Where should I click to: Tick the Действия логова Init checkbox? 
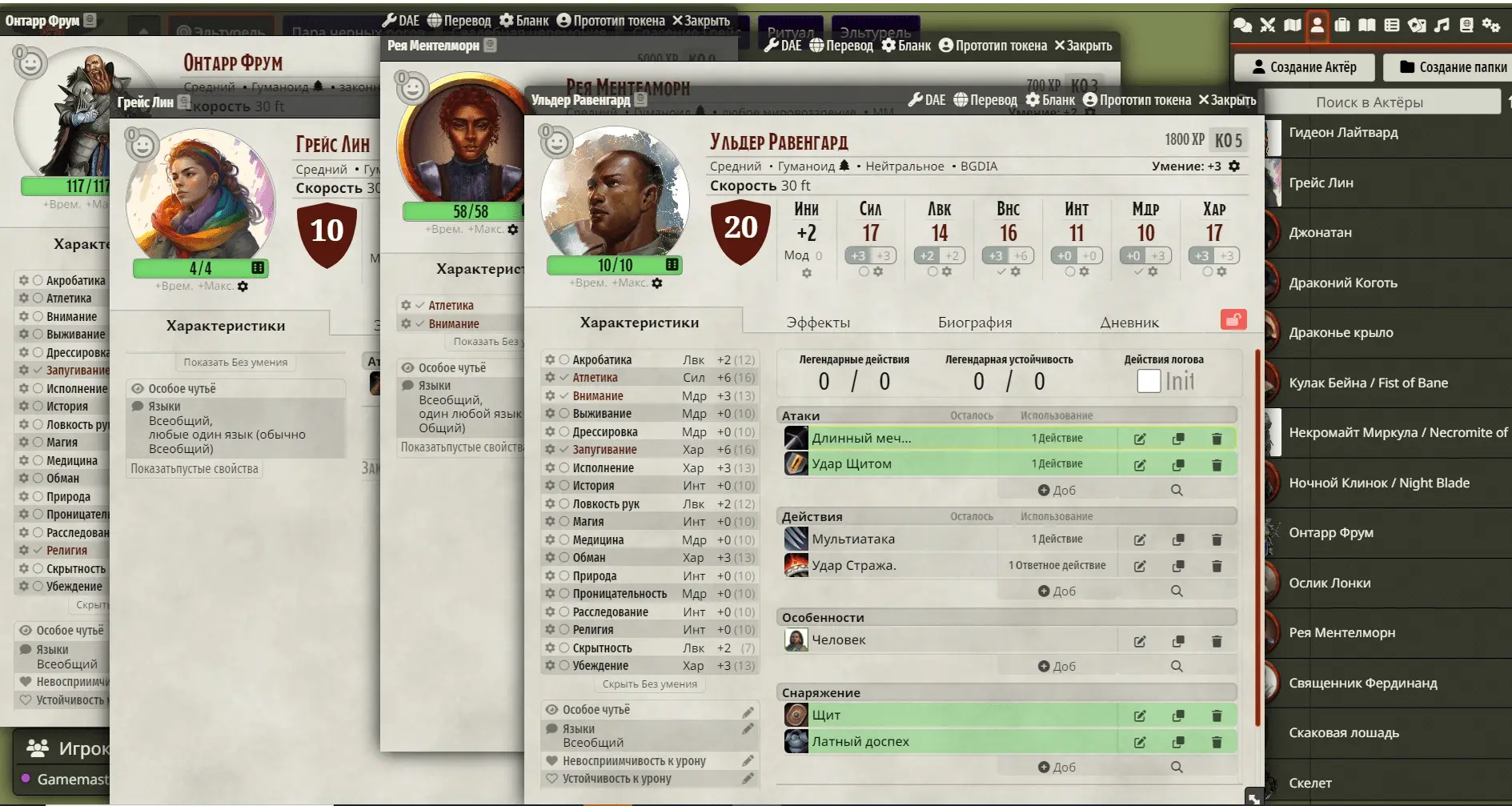click(1149, 381)
